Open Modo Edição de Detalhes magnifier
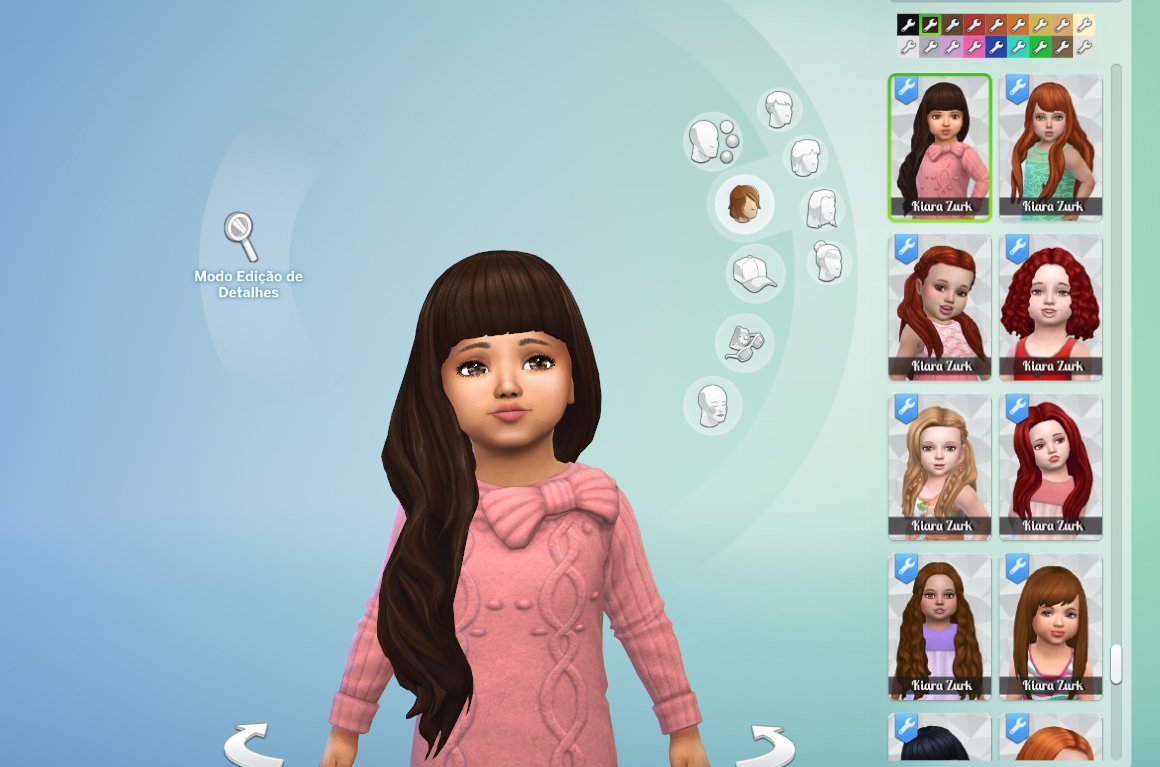Screen dimensions: 1160x767 pyautogui.click(x=240, y=236)
